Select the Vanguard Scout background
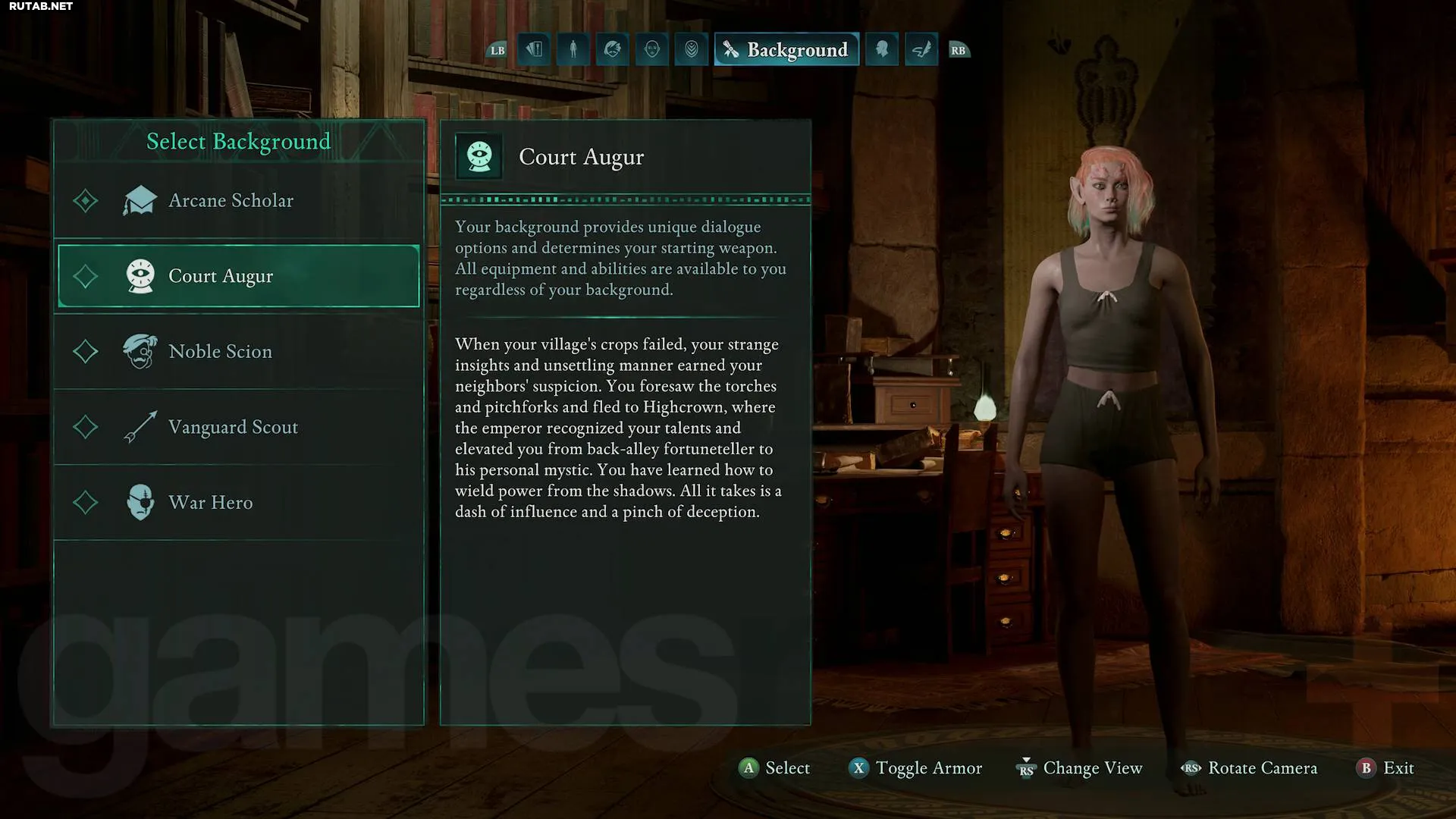 tap(233, 428)
